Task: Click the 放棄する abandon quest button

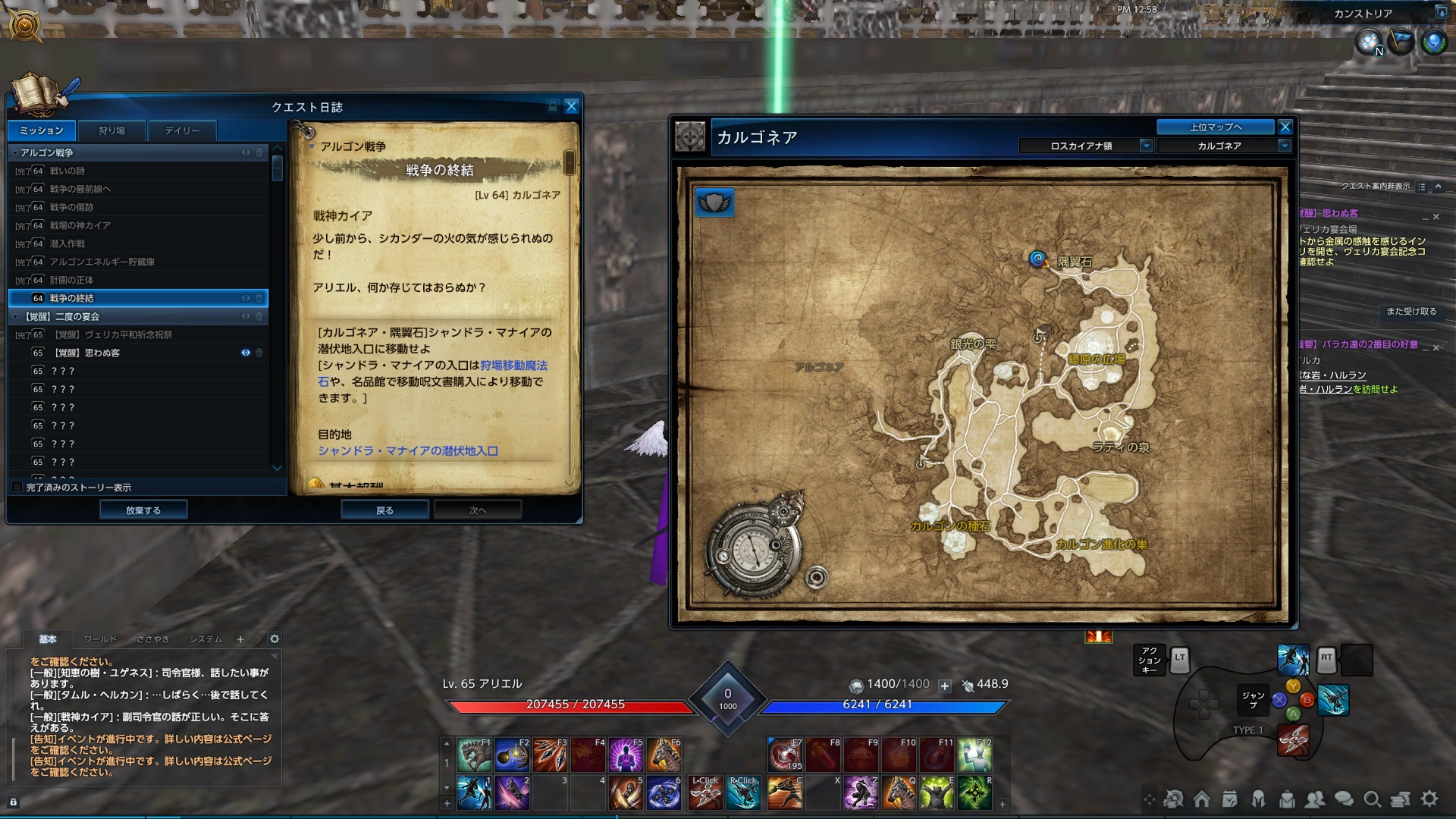Action: [143, 509]
